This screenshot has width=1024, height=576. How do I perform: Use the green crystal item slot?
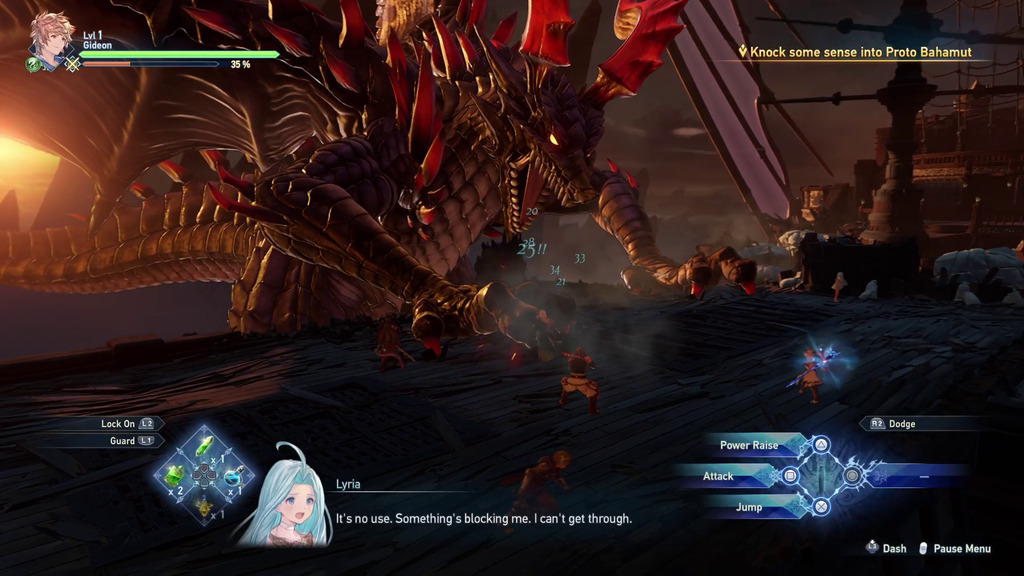205,445
